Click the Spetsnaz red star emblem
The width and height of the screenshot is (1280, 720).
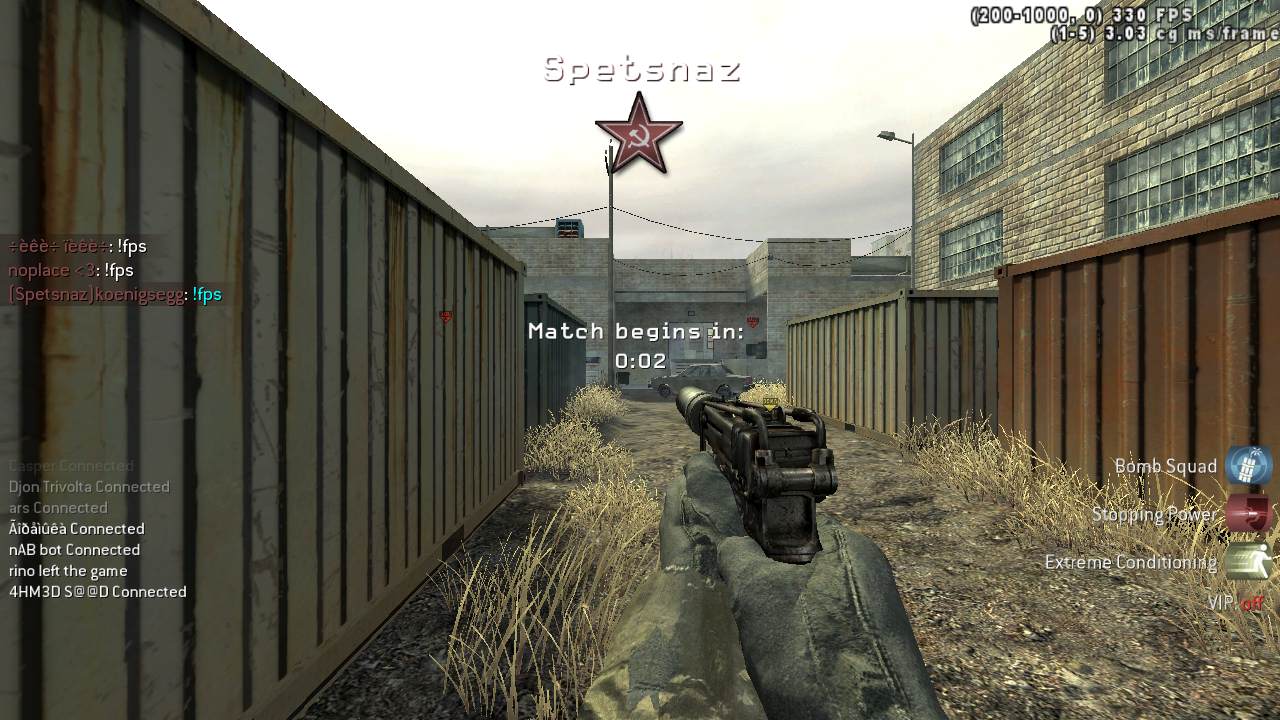(x=638, y=134)
